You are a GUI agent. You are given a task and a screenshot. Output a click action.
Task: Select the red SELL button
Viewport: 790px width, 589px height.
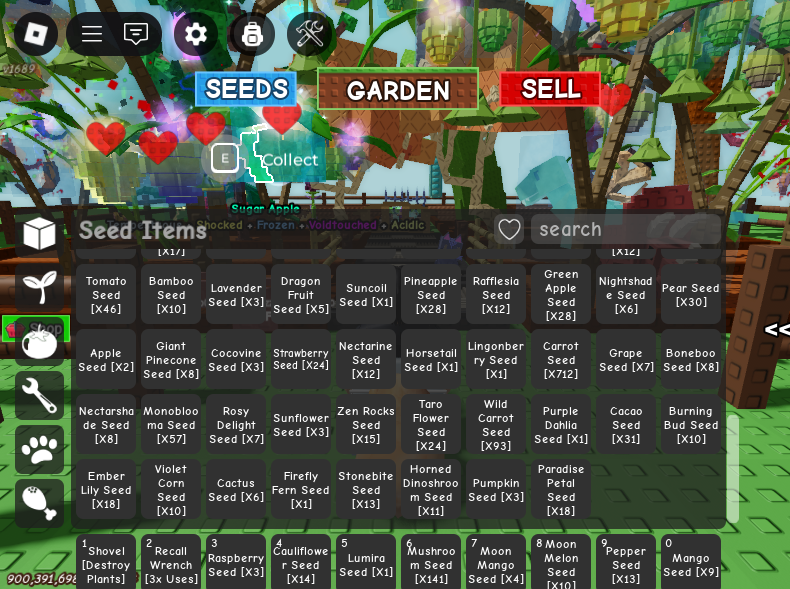[x=550, y=89]
